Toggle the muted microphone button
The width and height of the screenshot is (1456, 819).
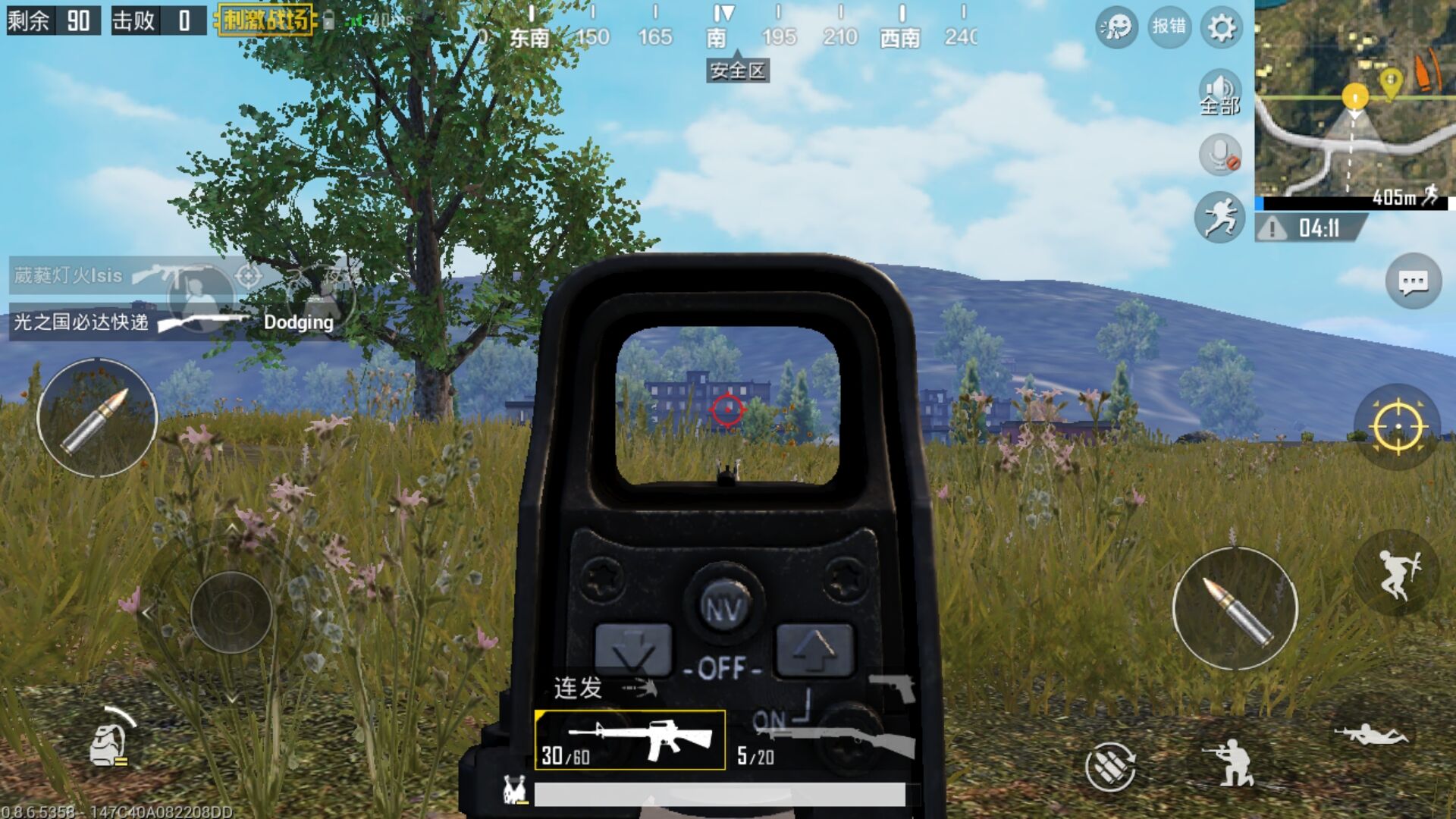pyautogui.click(x=1219, y=154)
